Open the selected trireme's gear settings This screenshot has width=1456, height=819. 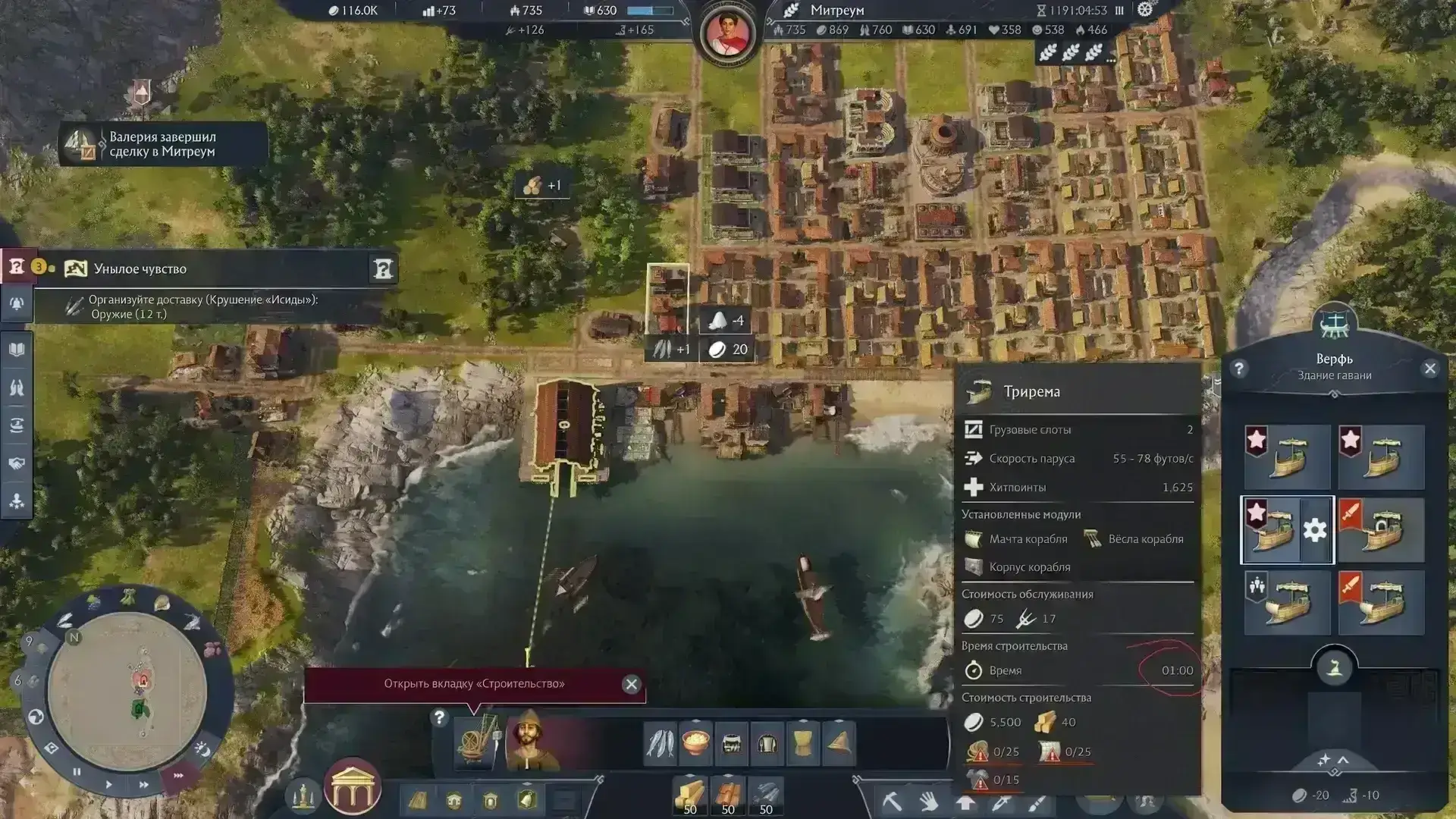(x=1315, y=530)
